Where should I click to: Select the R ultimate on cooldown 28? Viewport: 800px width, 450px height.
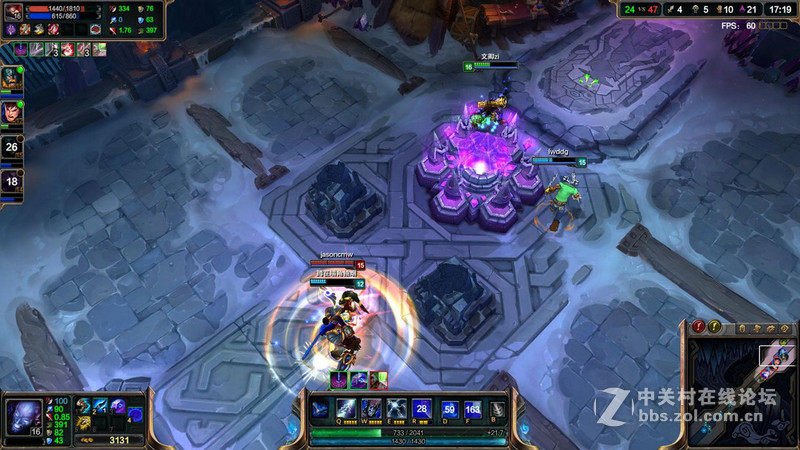422,409
